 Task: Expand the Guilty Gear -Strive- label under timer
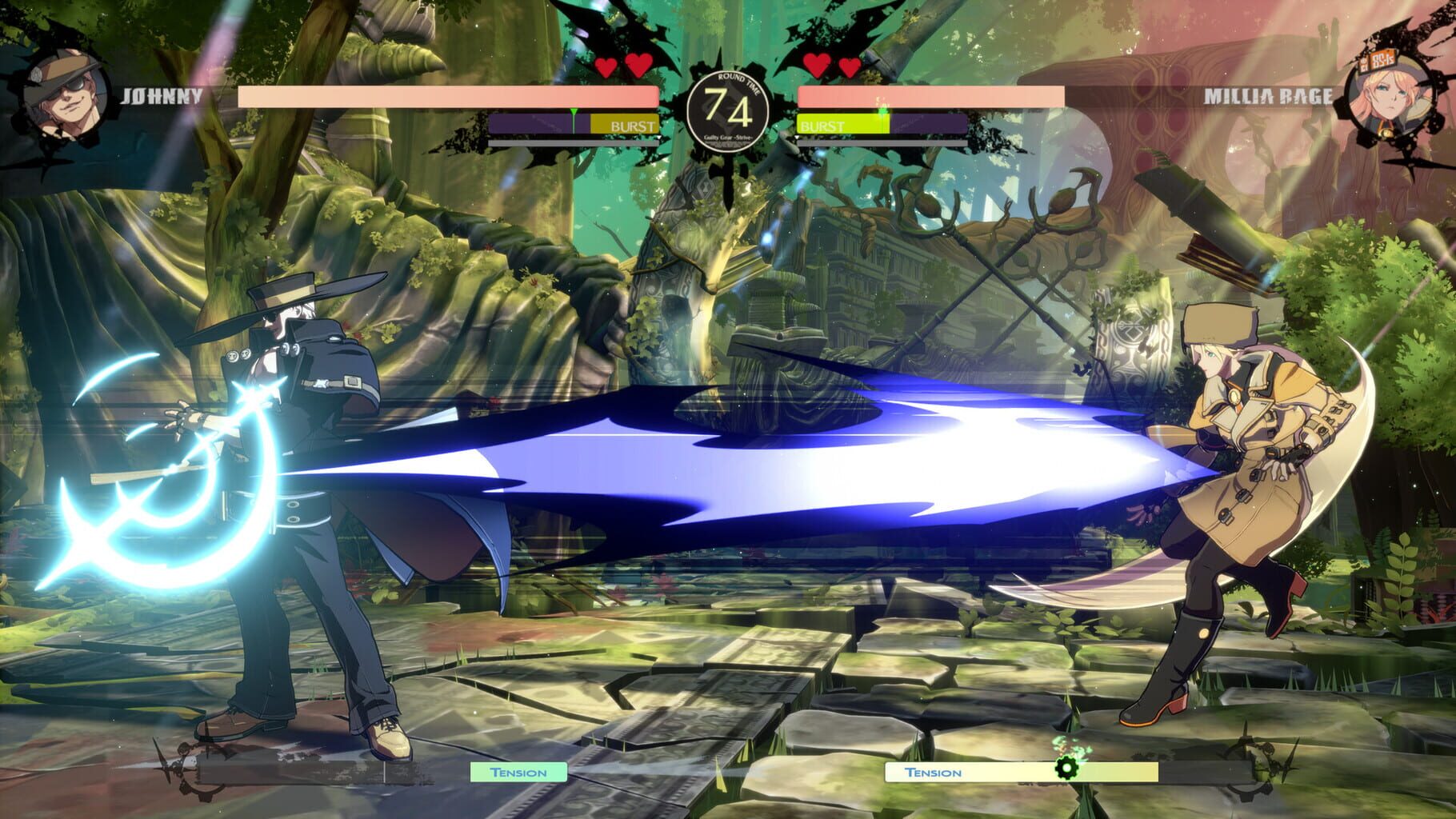[x=727, y=137]
